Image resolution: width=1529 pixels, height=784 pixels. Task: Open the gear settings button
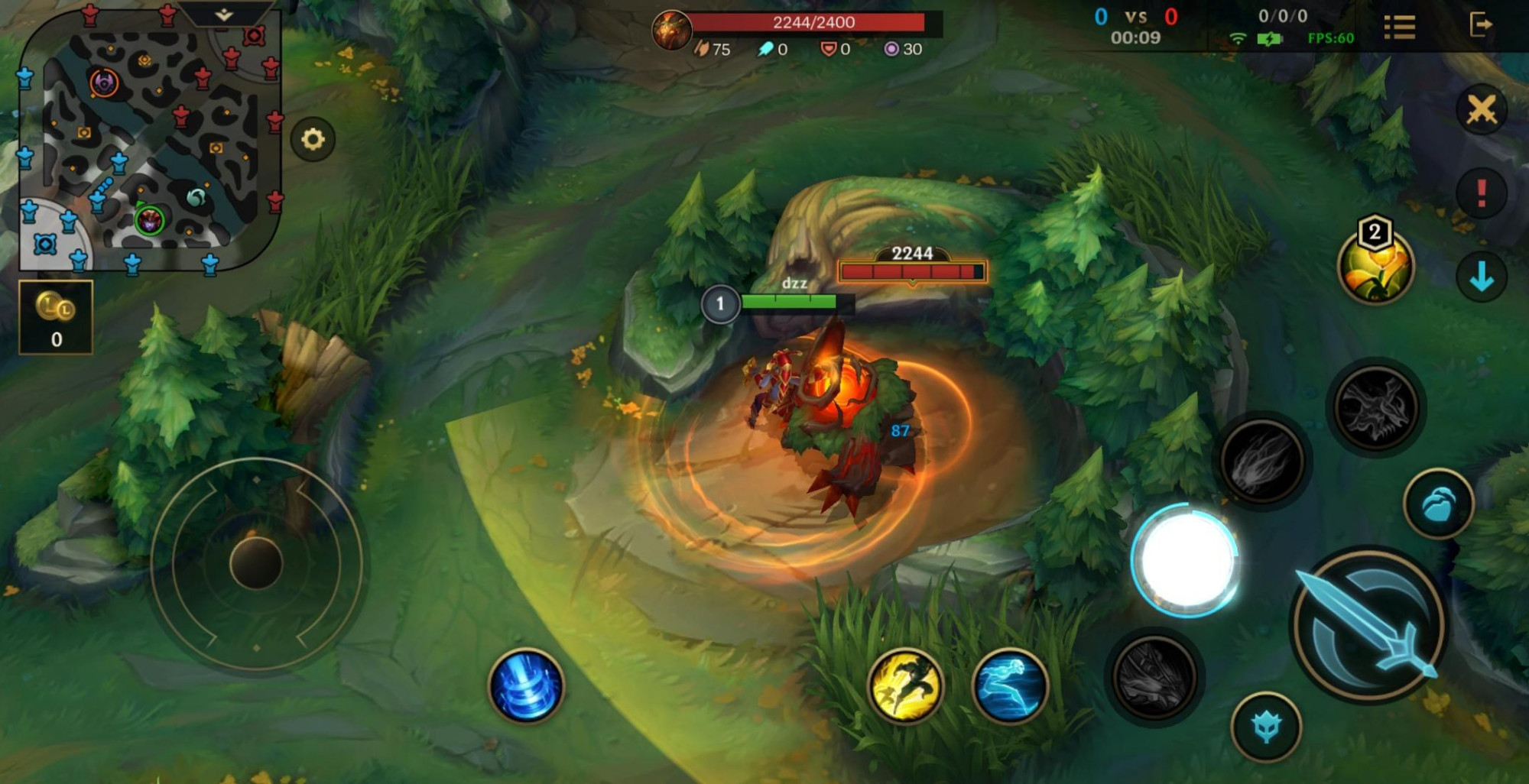313,139
